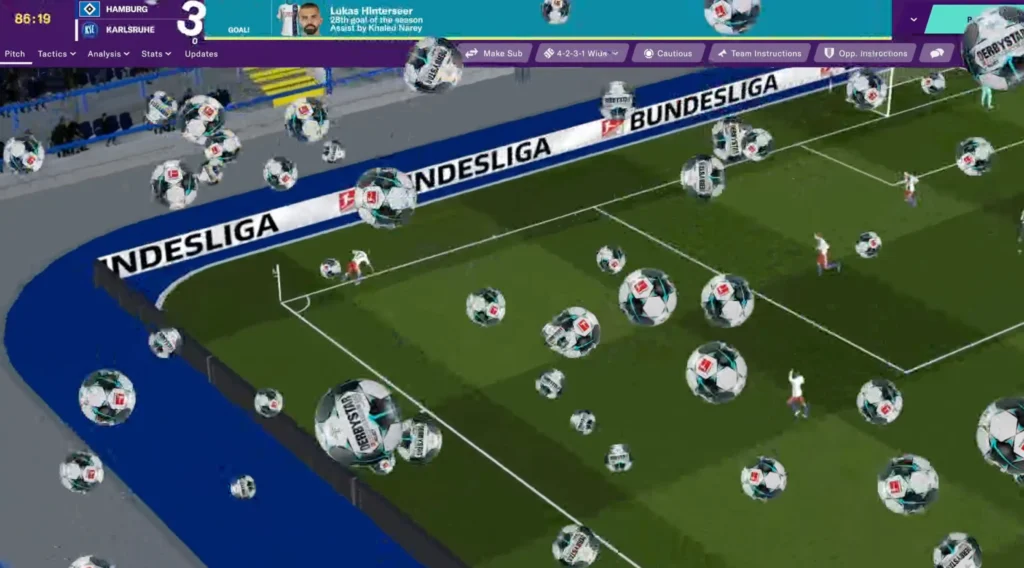Select the Karlsruhe team name in scoreboard
Image resolution: width=1024 pixels, height=568 pixels.
coord(129,29)
